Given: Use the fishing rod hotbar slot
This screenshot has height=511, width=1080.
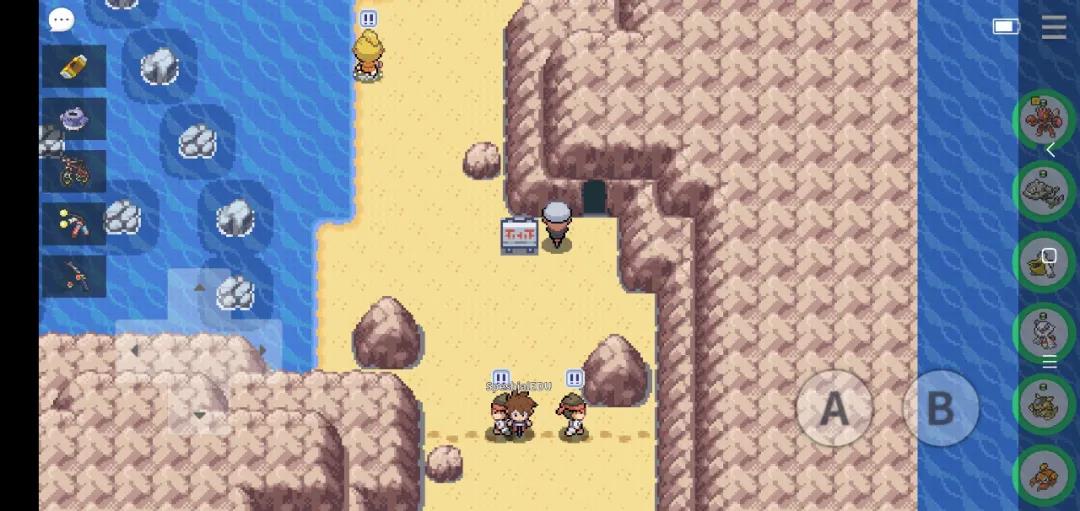Looking at the screenshot, I should coord(74,274).
